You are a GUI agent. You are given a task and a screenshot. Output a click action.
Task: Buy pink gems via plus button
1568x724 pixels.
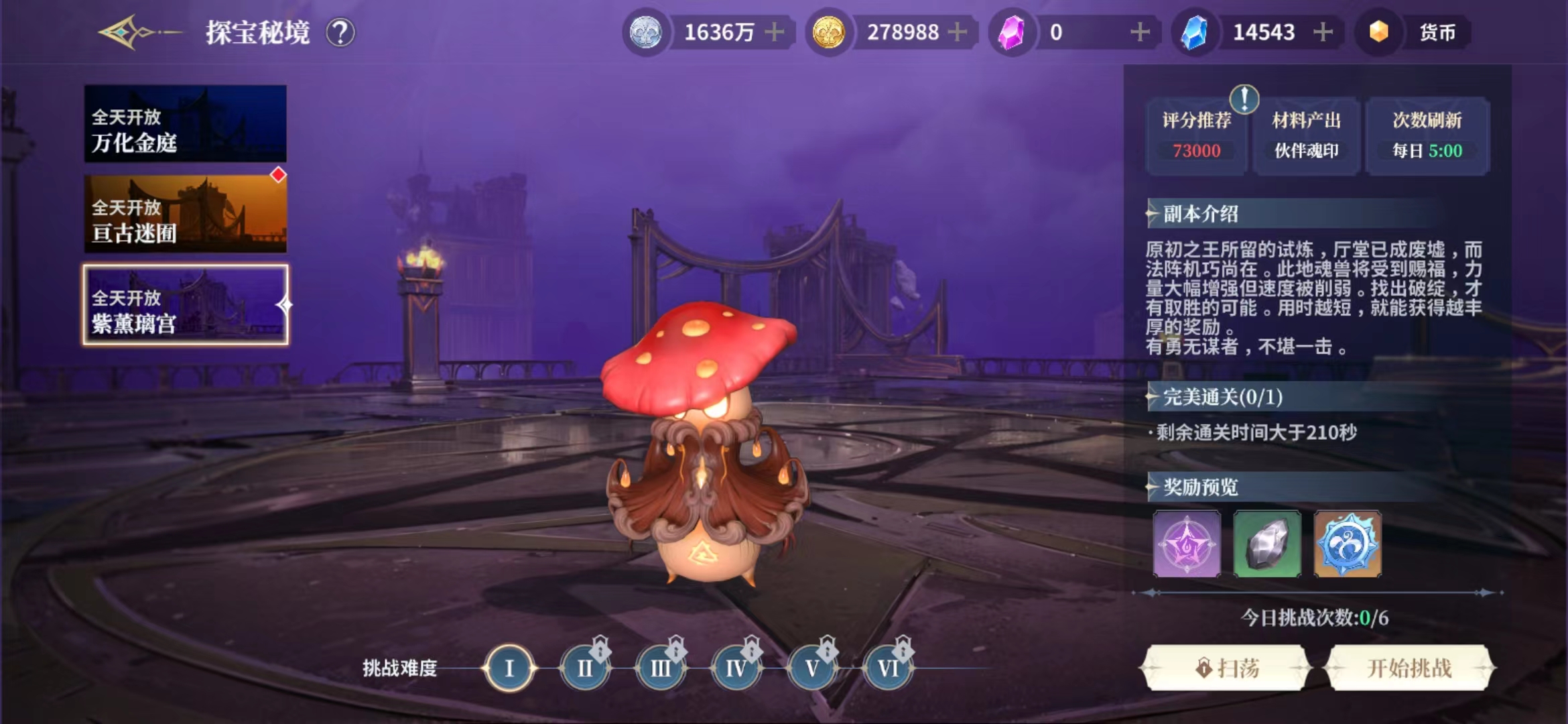click(x=1140, y=32)
